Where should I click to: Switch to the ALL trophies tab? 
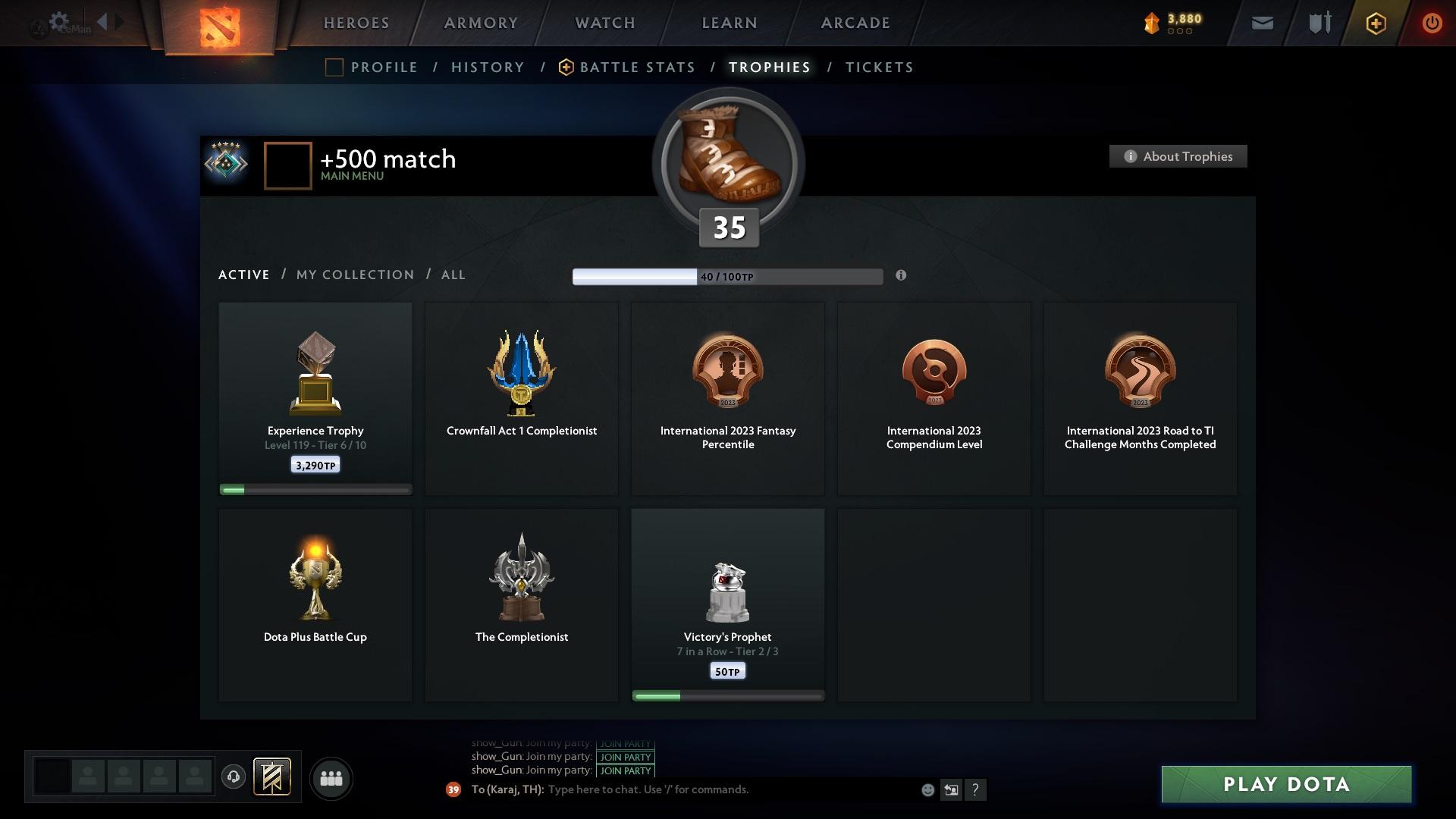[x=453, y=275]
